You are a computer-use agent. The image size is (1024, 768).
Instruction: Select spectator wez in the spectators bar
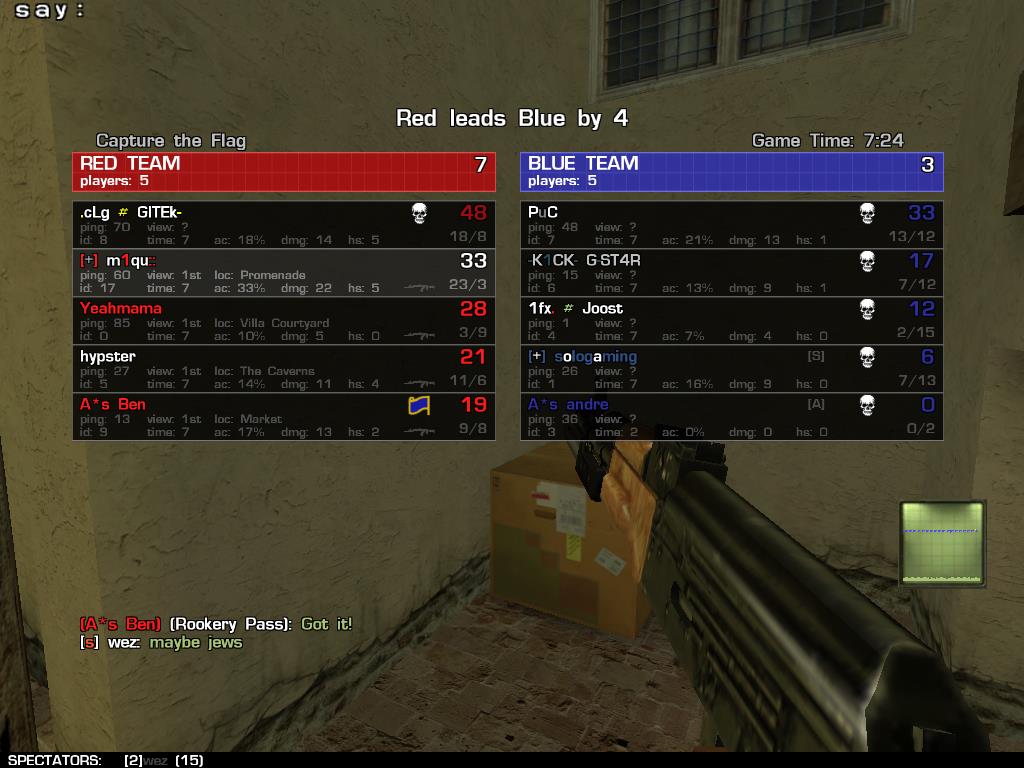click(155, 760)
